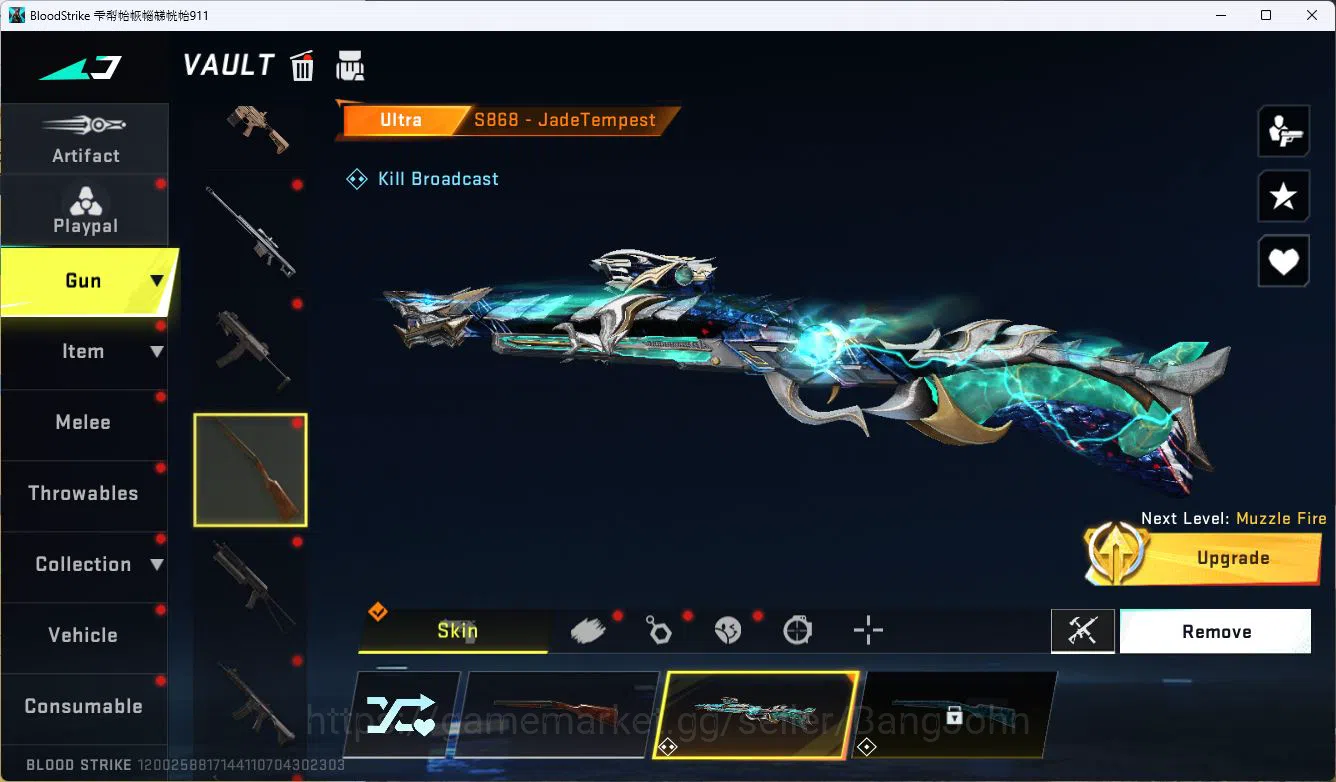This screenshot has width=1336, height=782.
Task: Enable the Kill Broadcast feature
Action: (x=421, y=179)
